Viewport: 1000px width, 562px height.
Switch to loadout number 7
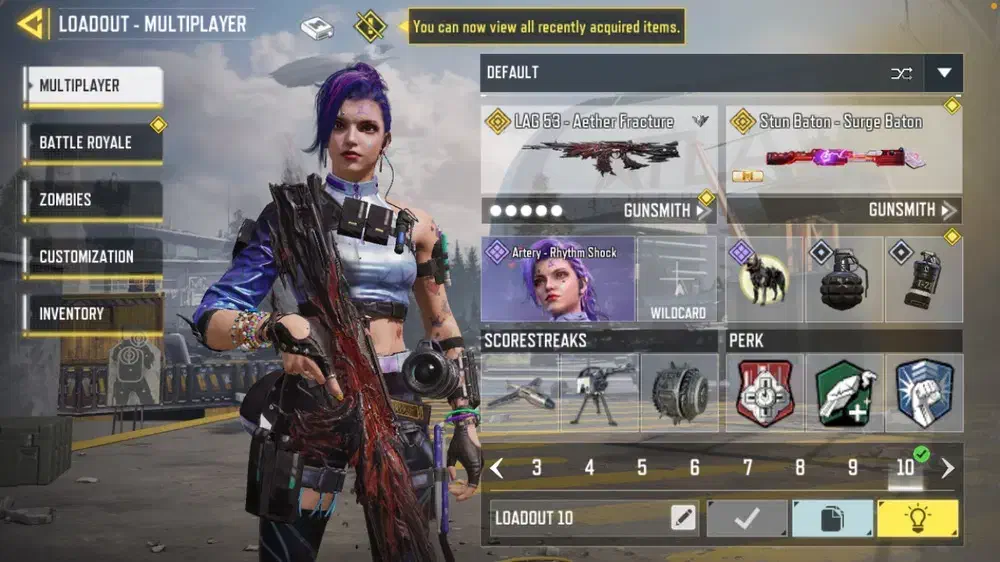pos(747,468)
